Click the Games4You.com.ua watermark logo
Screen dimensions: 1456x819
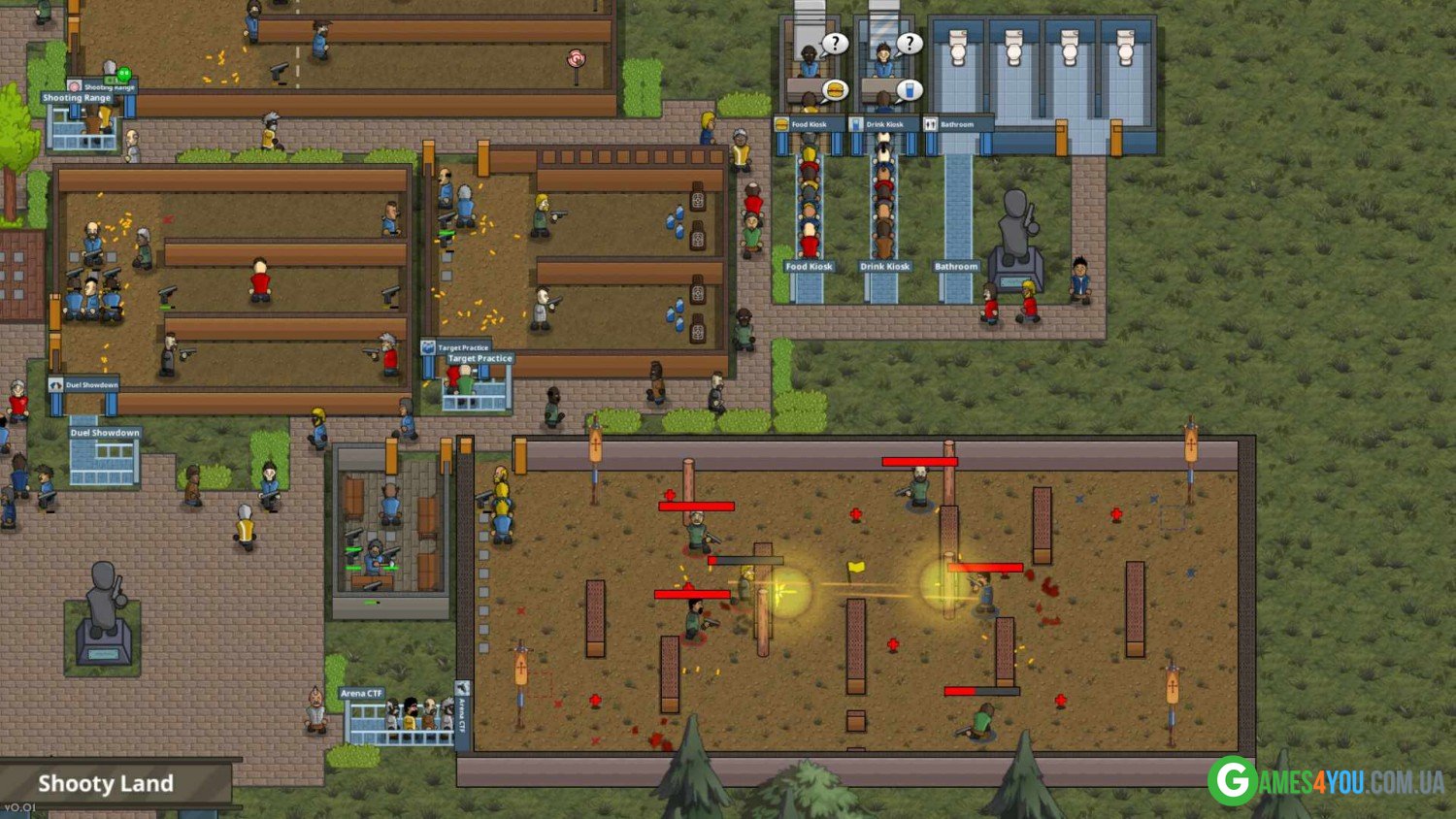1326,781
